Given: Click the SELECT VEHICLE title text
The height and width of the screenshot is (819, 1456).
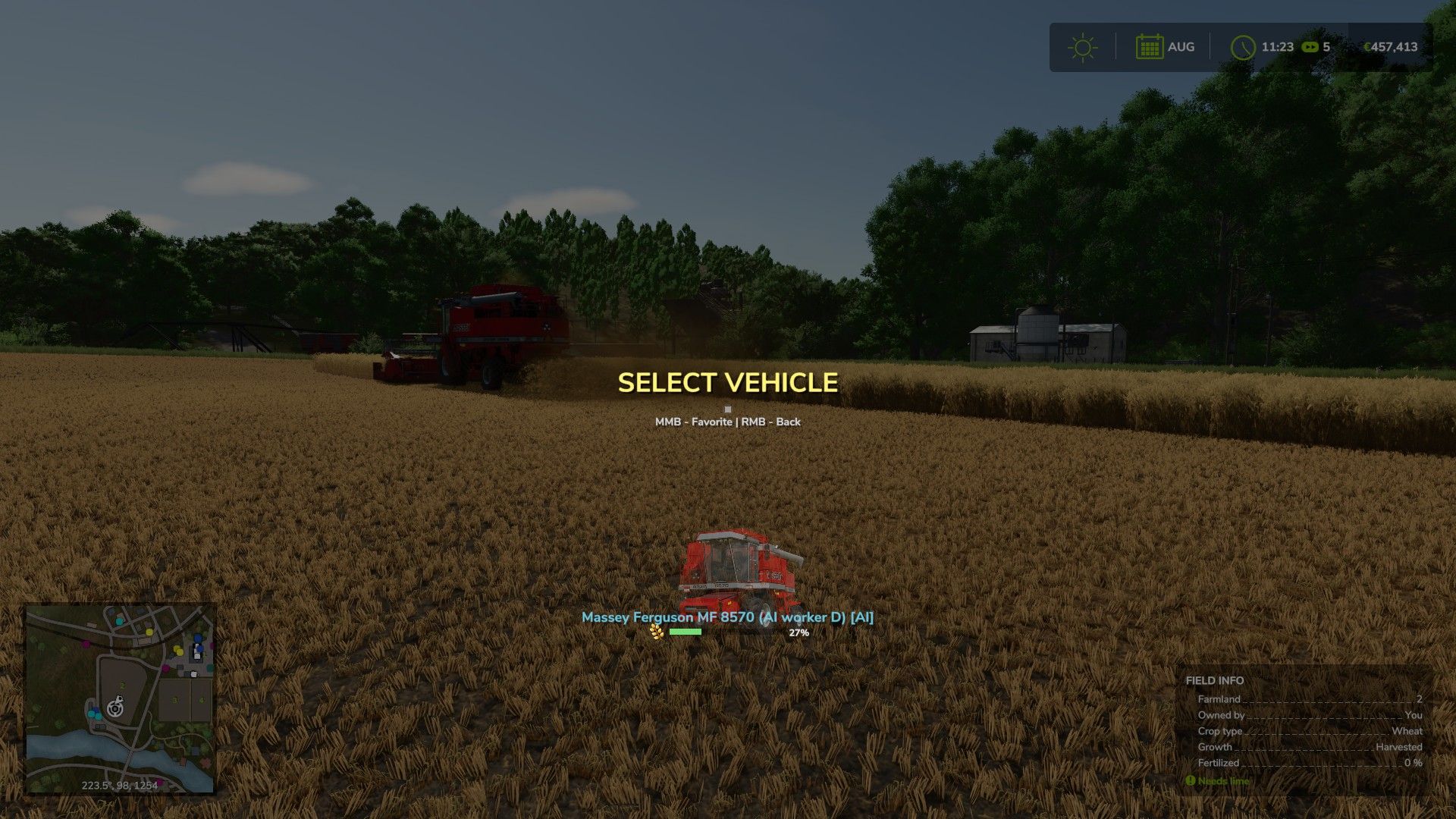Looking at the screenshot, I should pyautogui.click(x=728, y=384).
